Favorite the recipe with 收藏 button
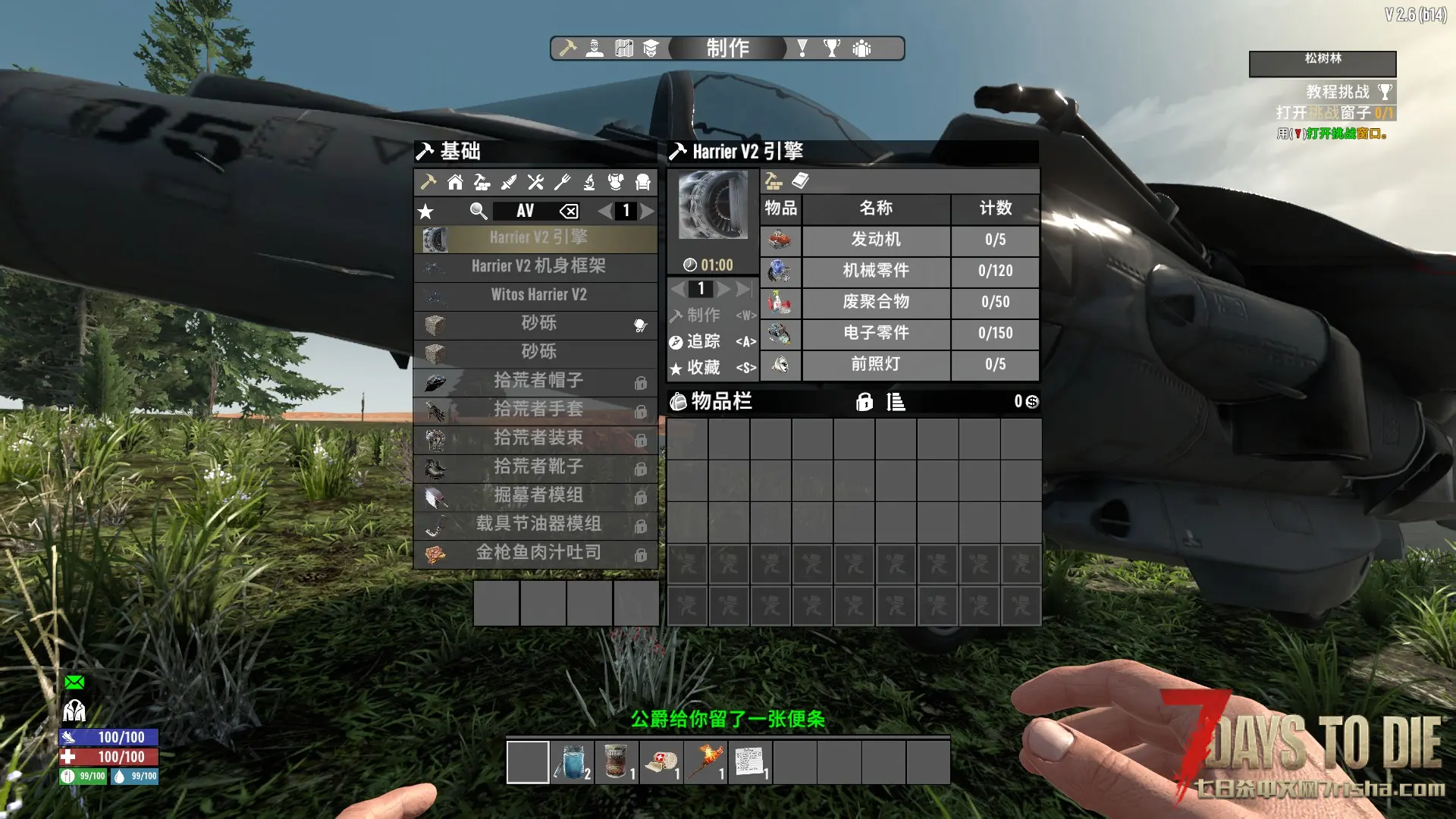 pos(704,368)
